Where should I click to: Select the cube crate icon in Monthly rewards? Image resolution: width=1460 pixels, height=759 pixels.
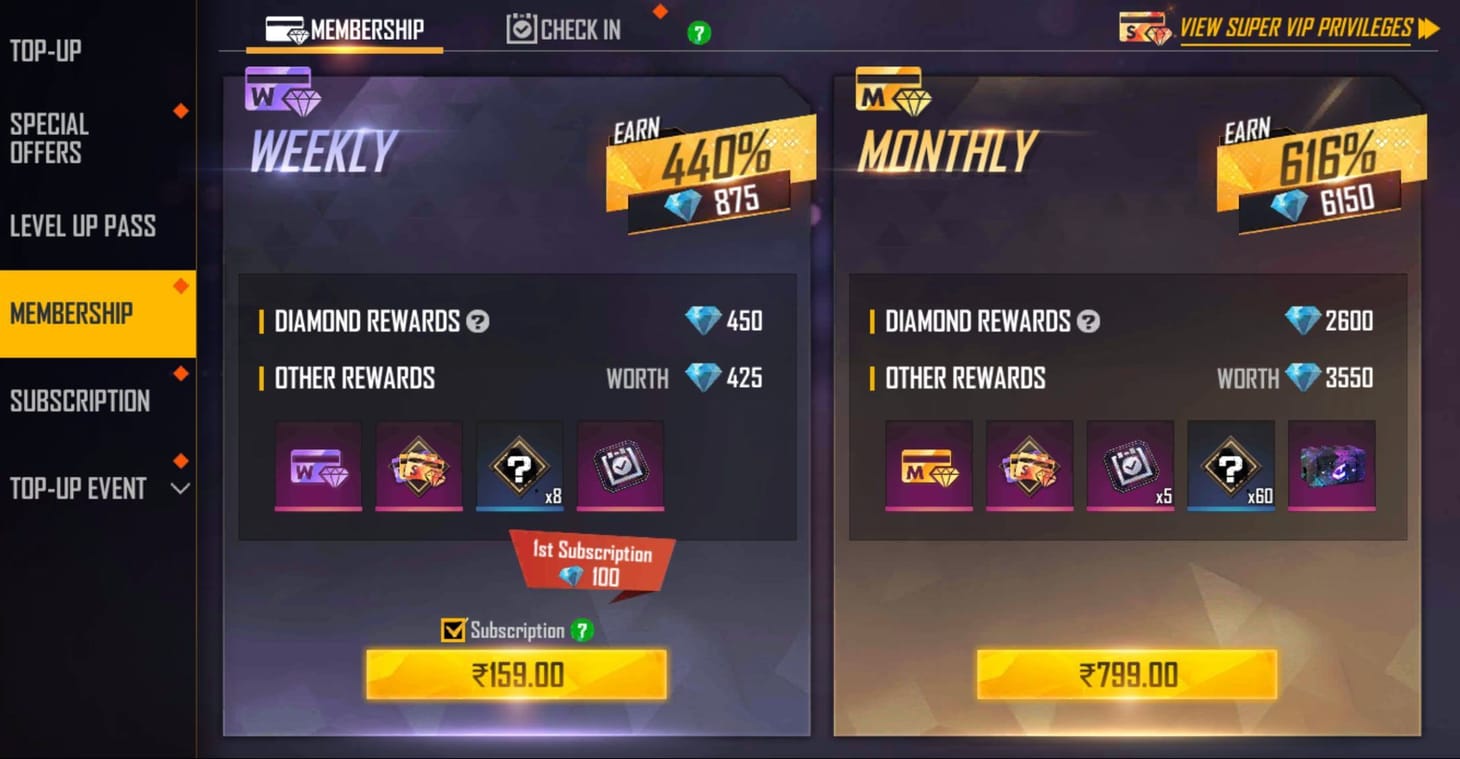point(1331,467)
